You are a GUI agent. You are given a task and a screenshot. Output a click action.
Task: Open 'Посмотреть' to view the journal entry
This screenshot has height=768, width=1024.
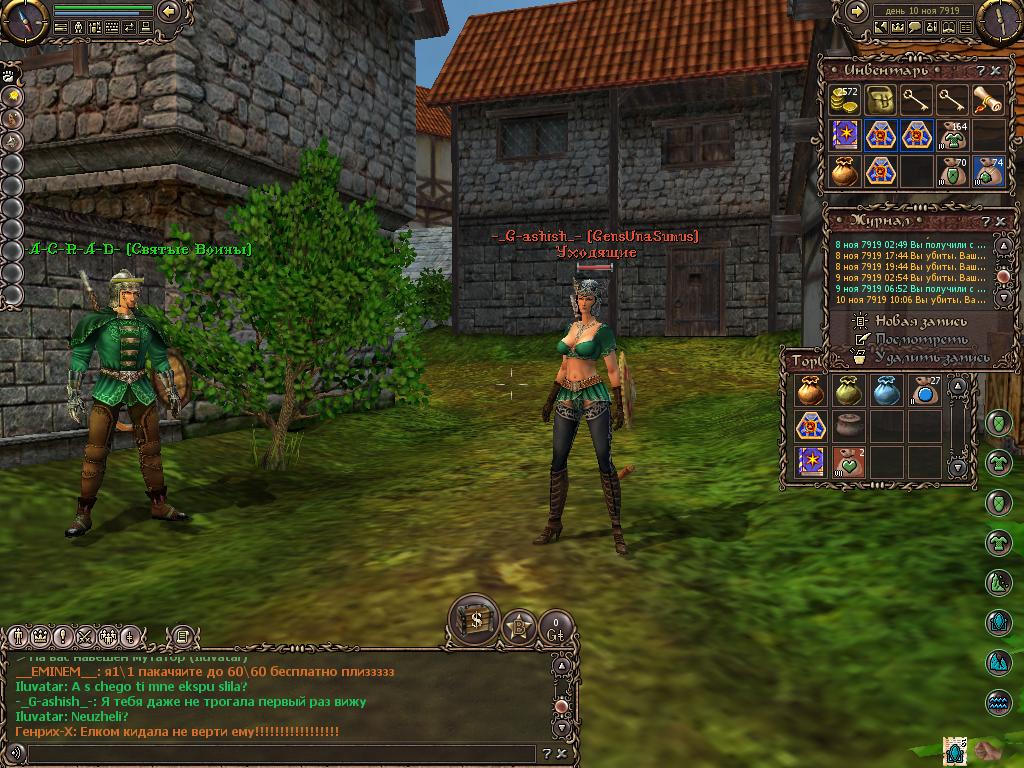point(921,339)
